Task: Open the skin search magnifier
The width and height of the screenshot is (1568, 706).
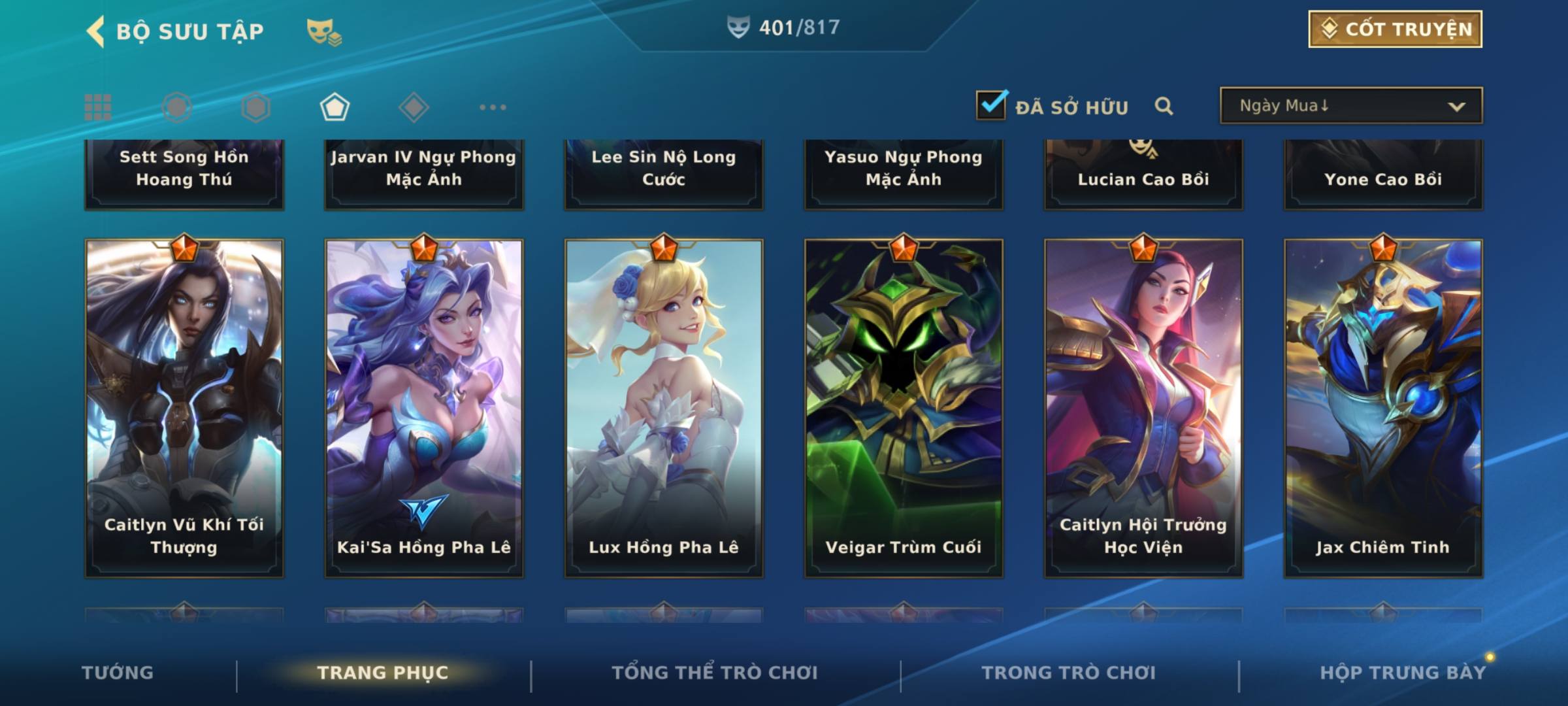Action: 1164,106
